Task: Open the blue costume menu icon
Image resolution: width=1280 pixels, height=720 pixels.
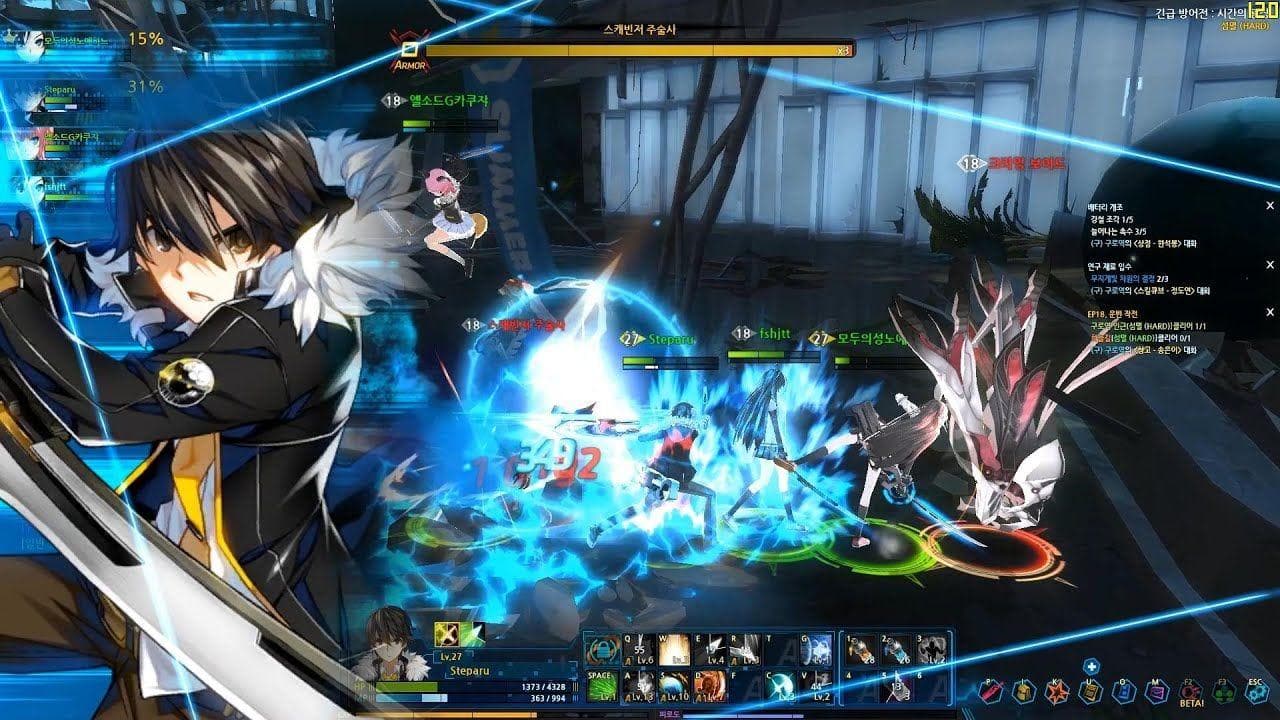Action: pos(1124,691)
